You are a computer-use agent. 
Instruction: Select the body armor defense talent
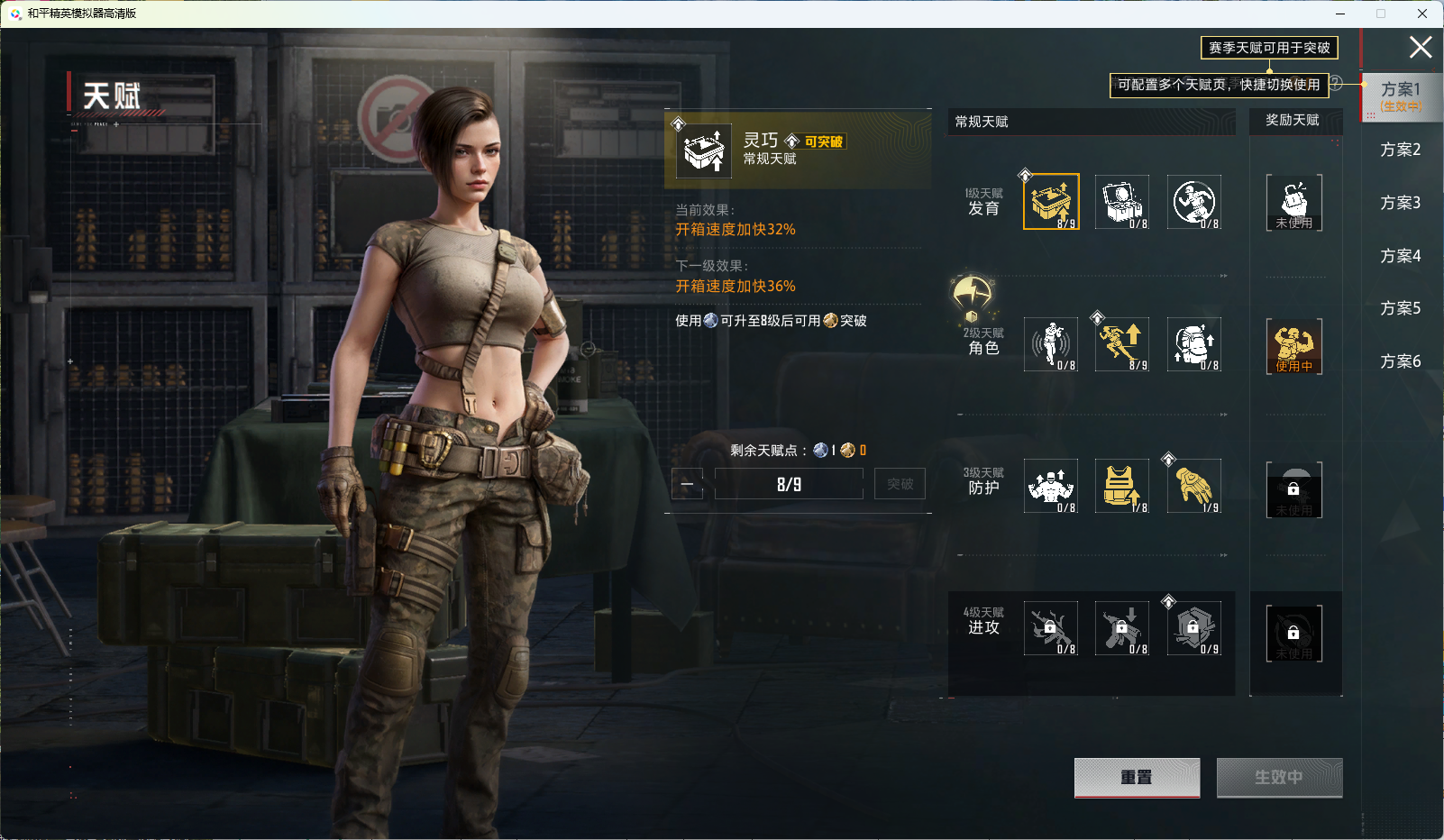(1122, 487)
